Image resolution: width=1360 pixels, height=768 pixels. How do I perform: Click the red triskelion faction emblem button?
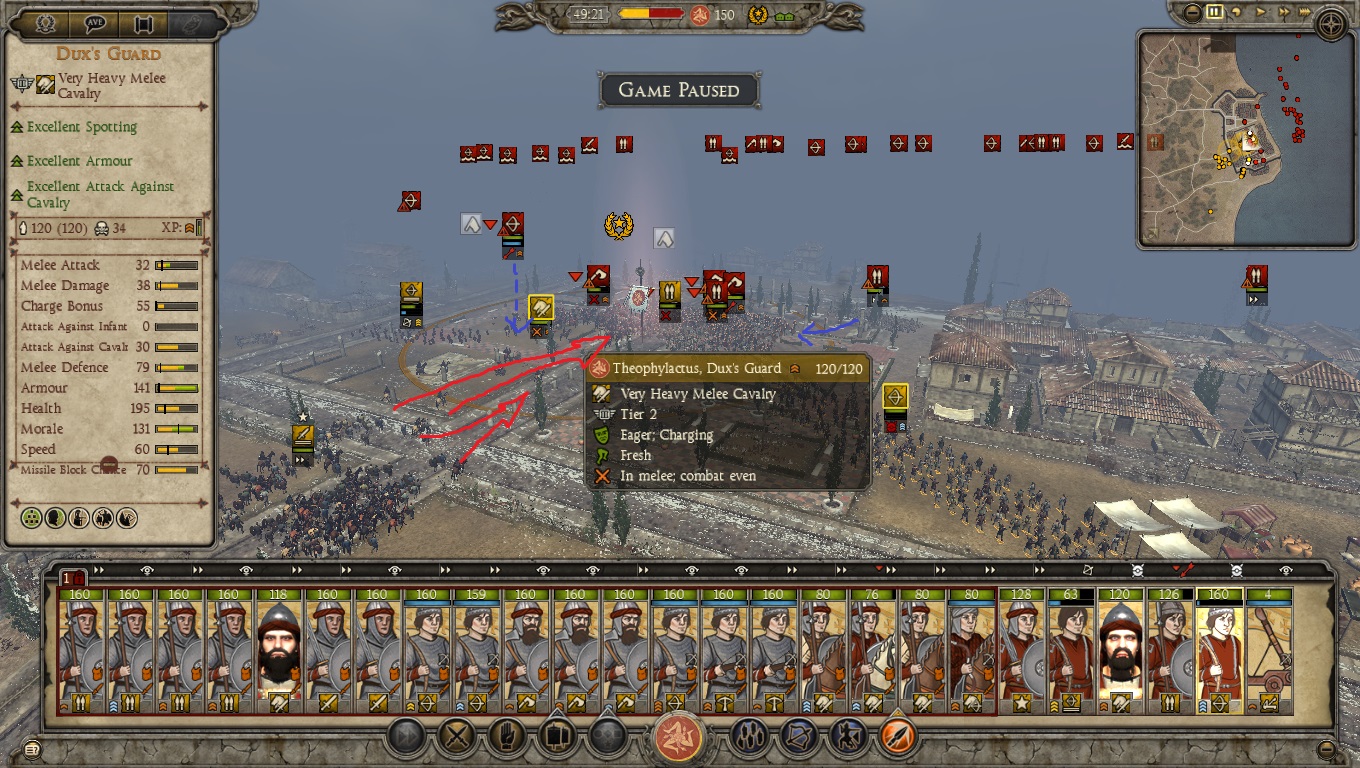pos(679,739)
